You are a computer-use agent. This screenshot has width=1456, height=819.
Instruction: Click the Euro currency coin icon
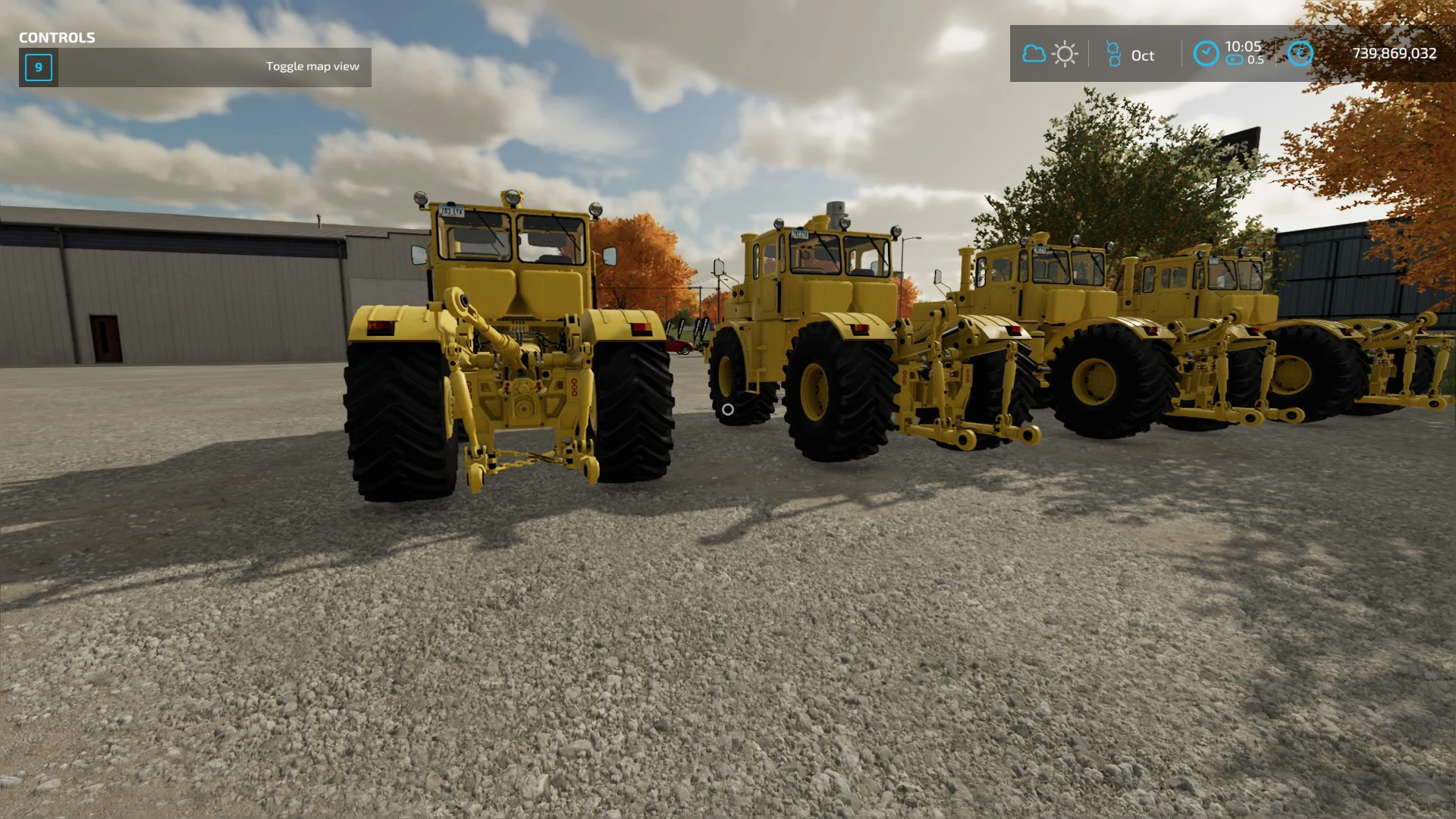(1301, 53)
